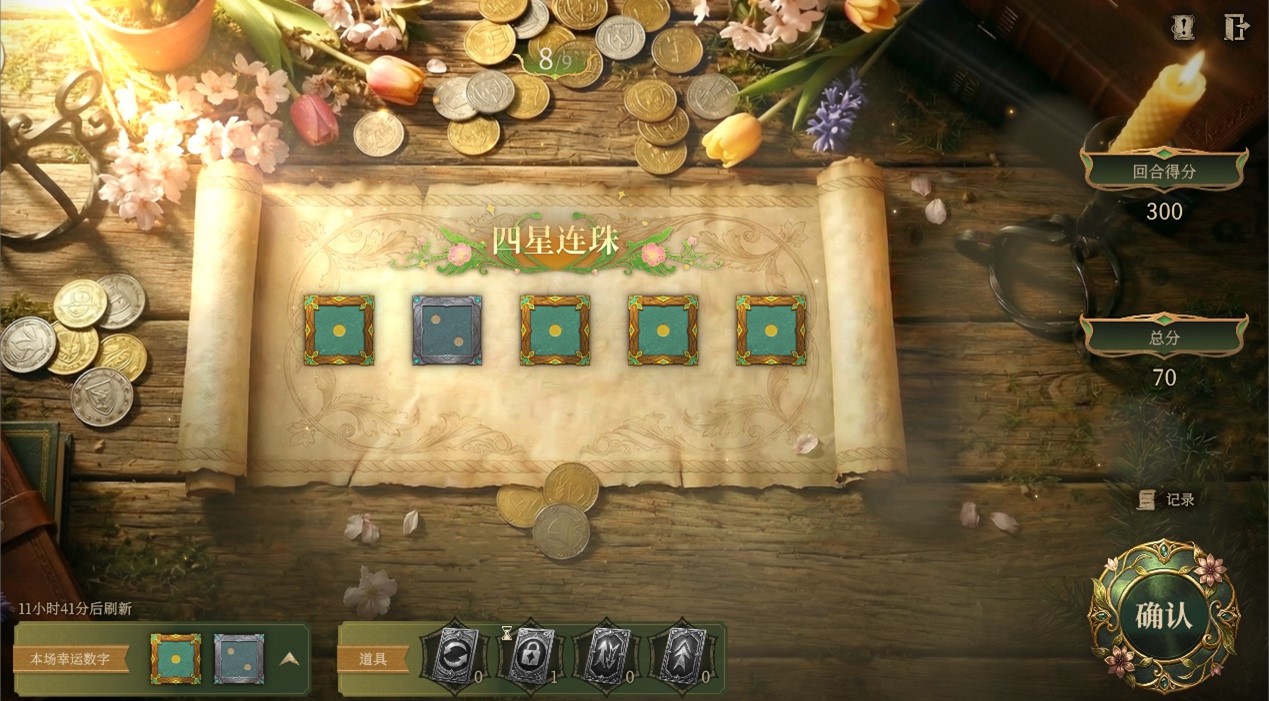The height and width of the screenshot is (701, 1269).
Task: Open the rules scroll with exclamation mark
Action: click(x=1183, y=28)
